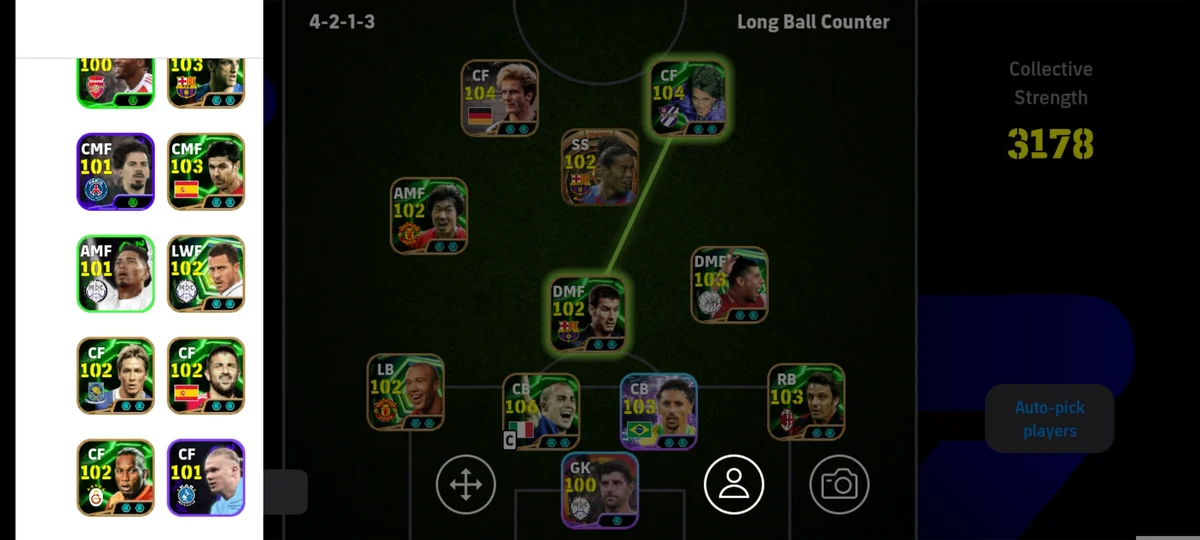This screenshot has height=540, width=1200.
Task: Choose the CB 106 Italy captain card
Action: pyautogui.click(x=541, y=411)
